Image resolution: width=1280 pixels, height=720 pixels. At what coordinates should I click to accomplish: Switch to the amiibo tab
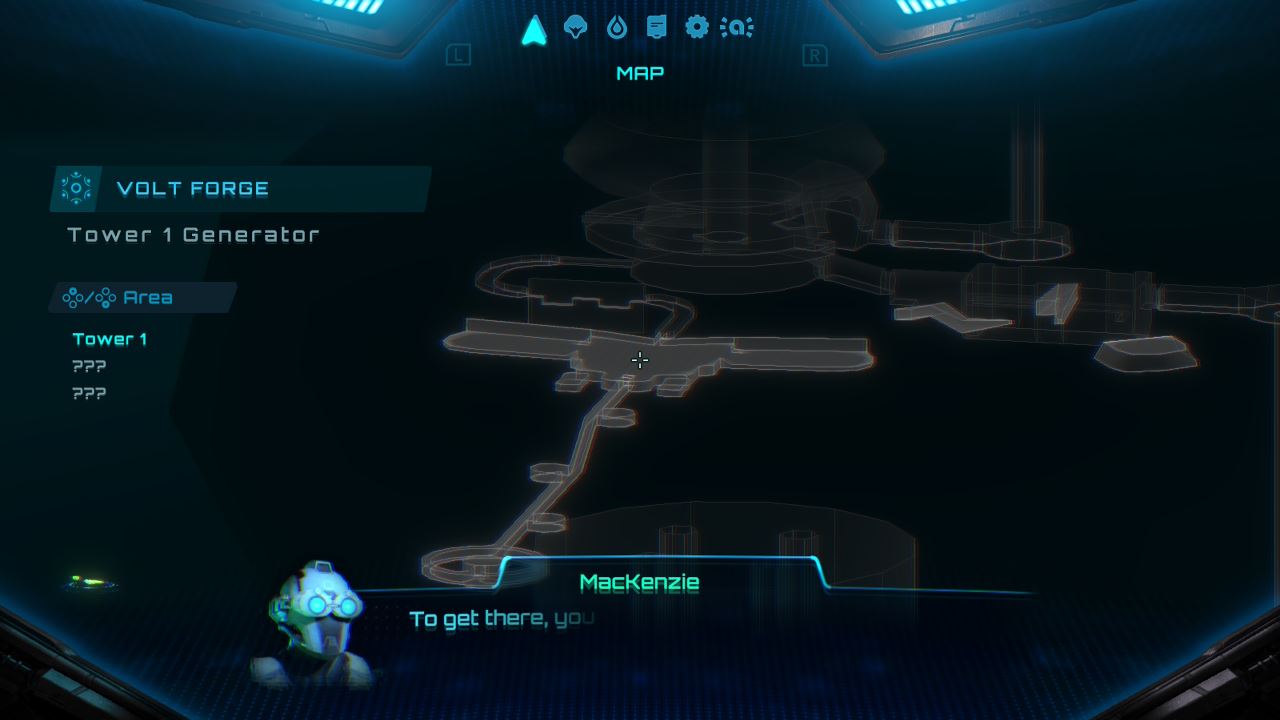737,28
